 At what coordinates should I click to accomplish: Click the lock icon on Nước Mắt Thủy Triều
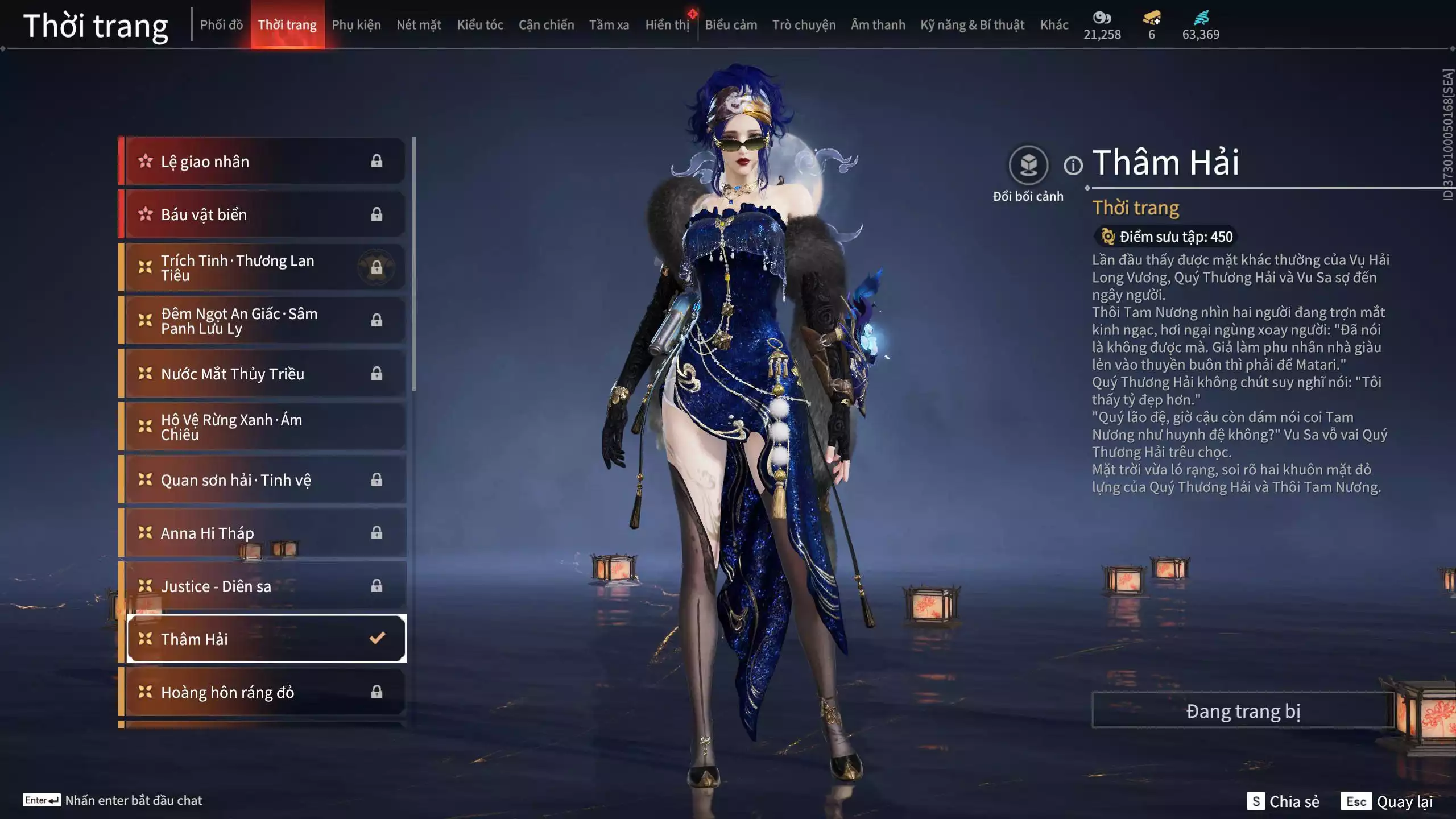(x=377, y=373)
